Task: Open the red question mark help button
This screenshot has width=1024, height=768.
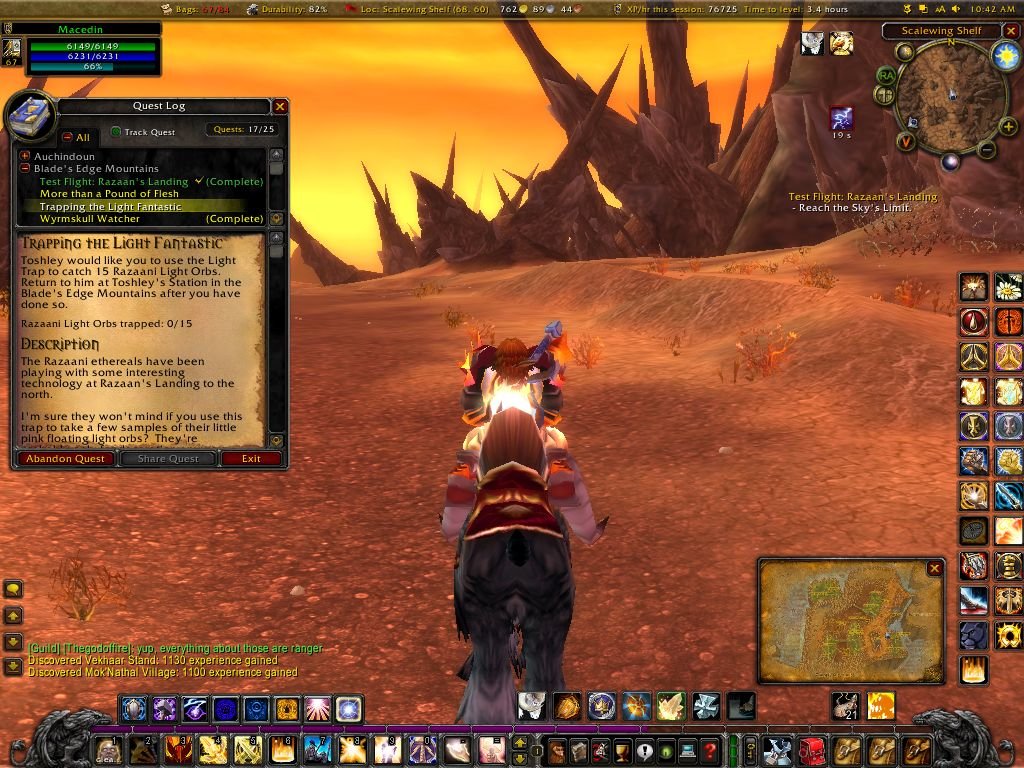Action: (x=710, y=749)
